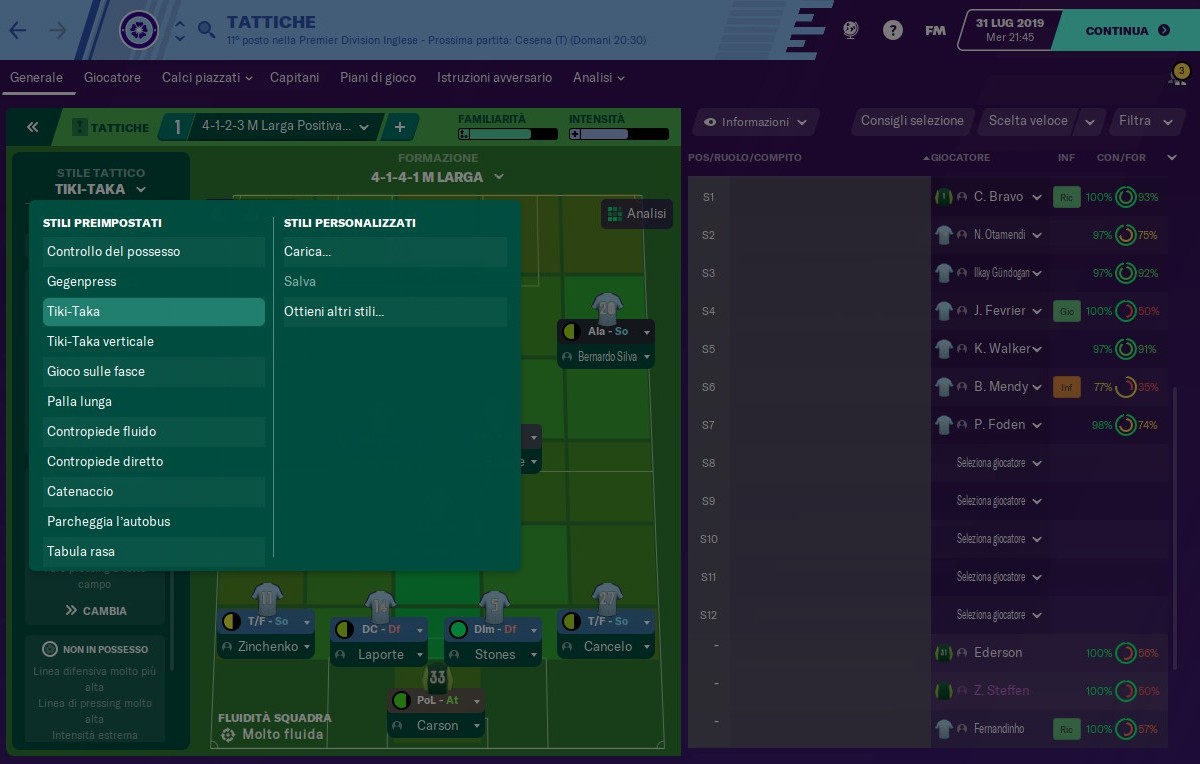1200x764 pixels.
Task: Switch to the Giocatore tab
Action: point(112,78)
